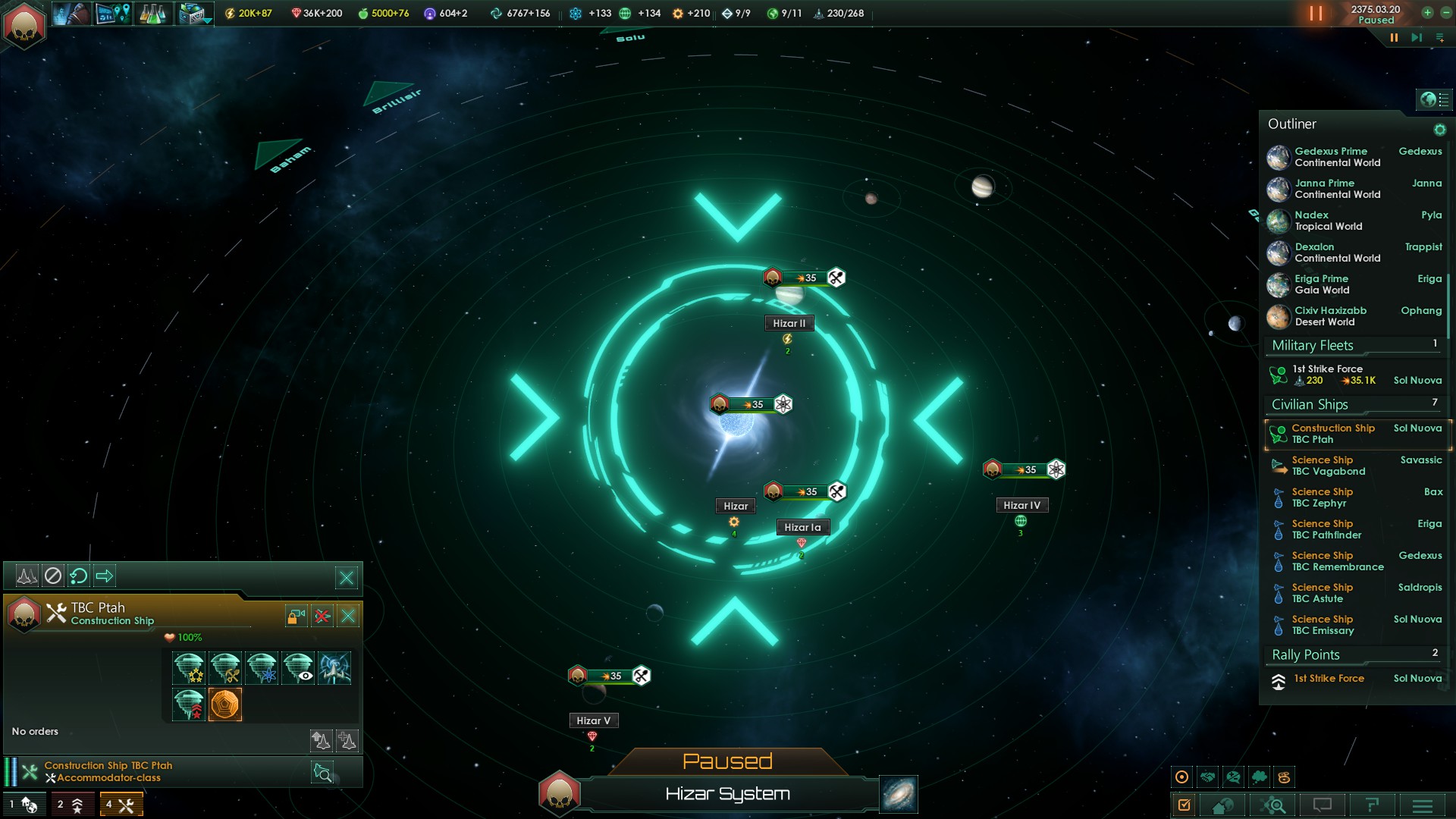
Task: Select control group 4 construction tab
Action: tap(121, 805)
